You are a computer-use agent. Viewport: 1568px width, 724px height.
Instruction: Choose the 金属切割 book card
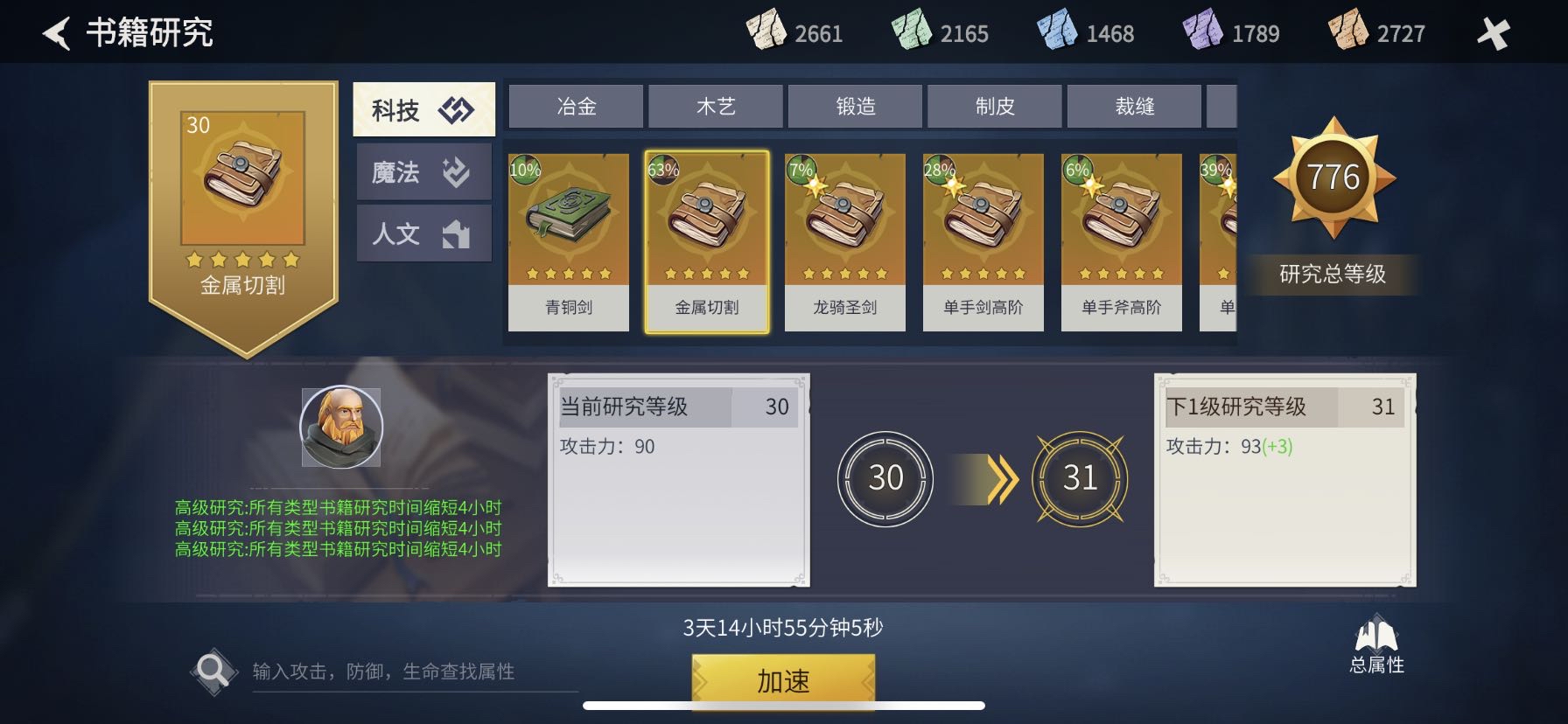click(x=707, y=242)
